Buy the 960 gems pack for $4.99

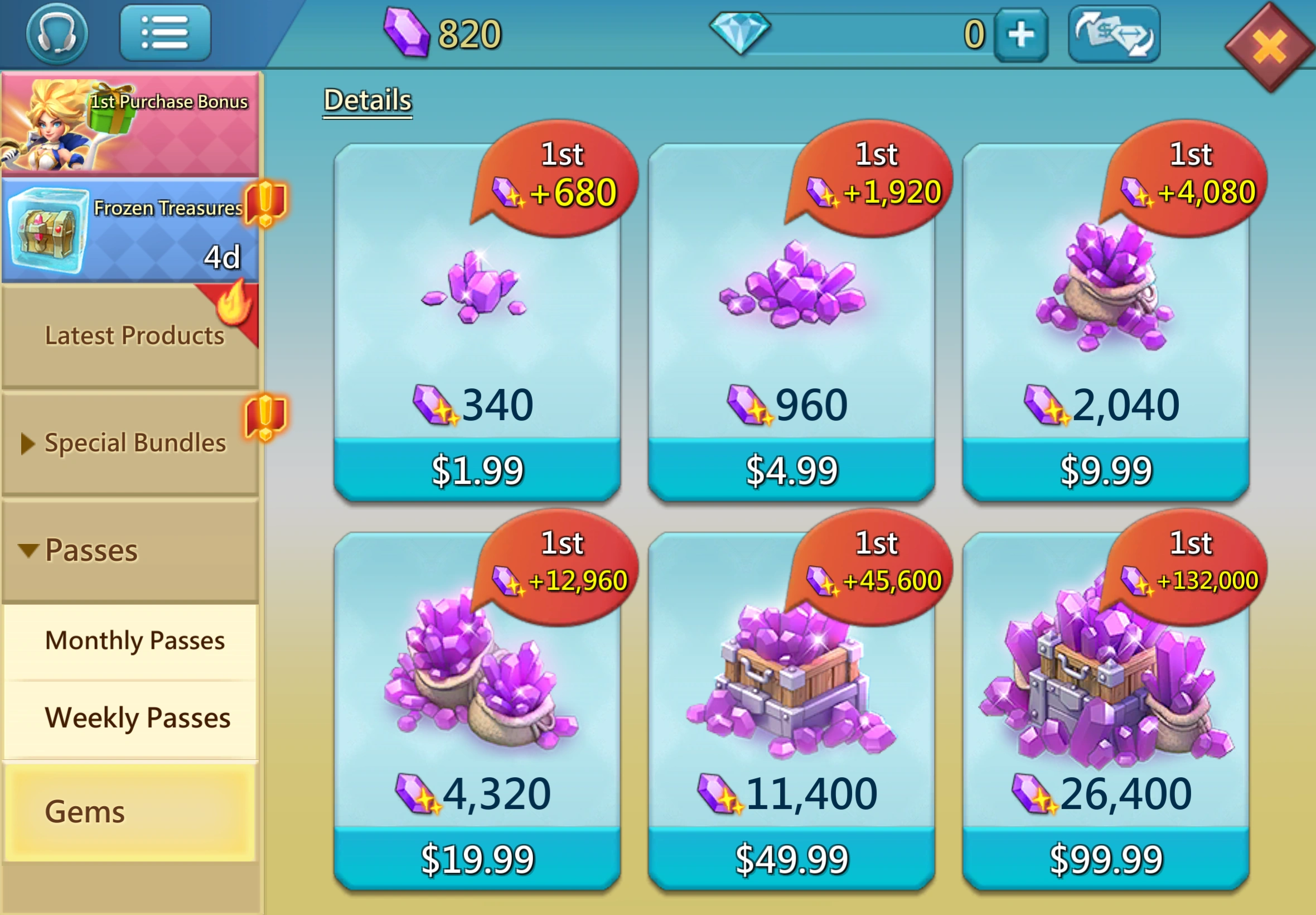click(x=791, y=470)
